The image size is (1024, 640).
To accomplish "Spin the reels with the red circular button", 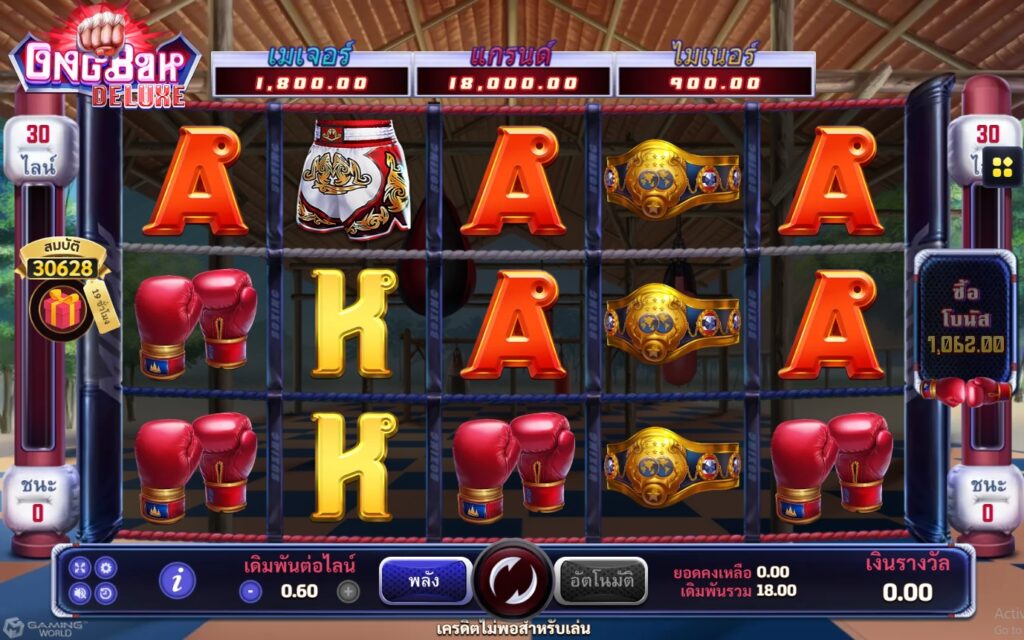I will pyautogui.click(x=513, y=580).
